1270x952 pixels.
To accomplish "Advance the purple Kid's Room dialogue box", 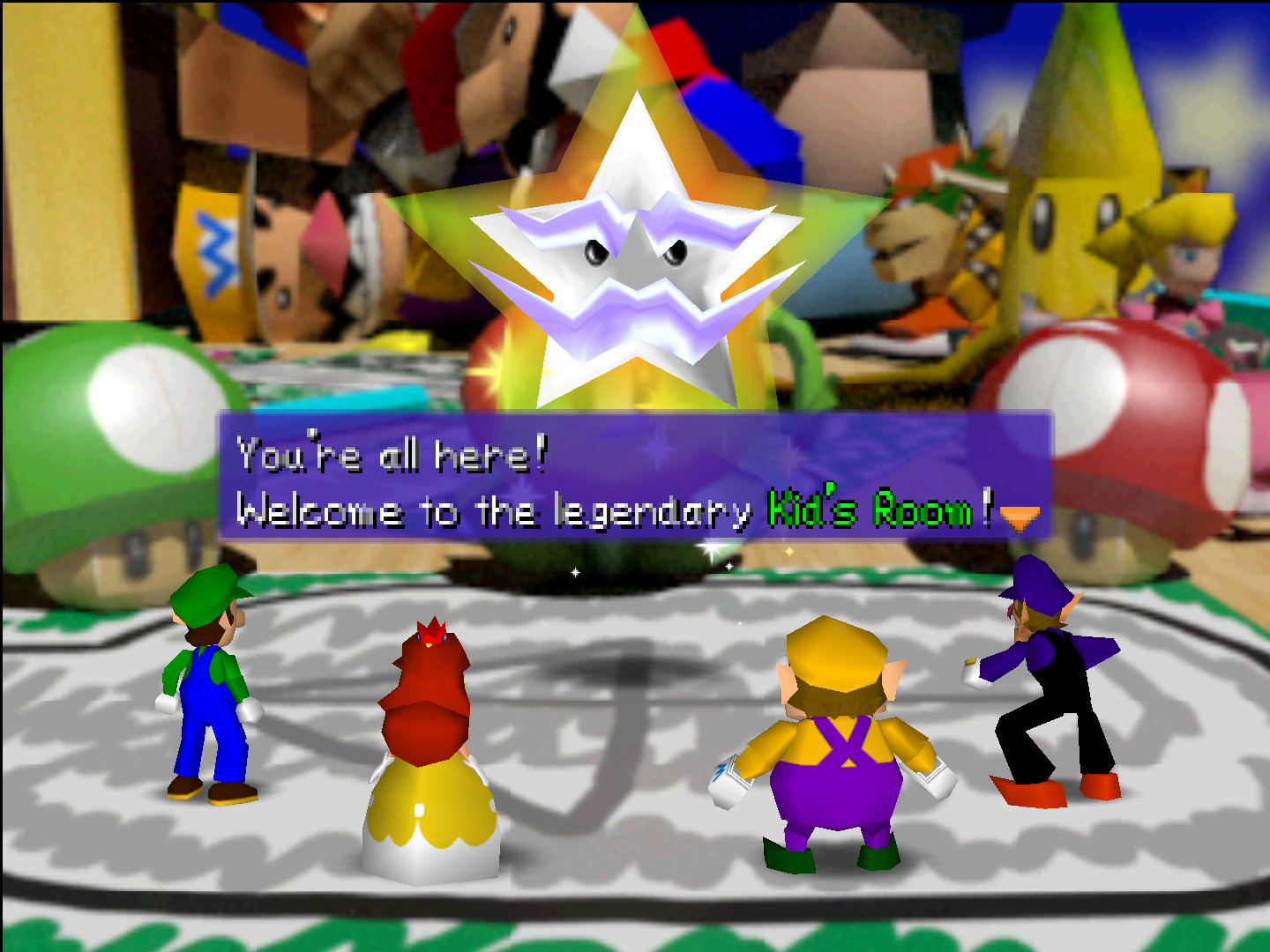I will point(635,476).
